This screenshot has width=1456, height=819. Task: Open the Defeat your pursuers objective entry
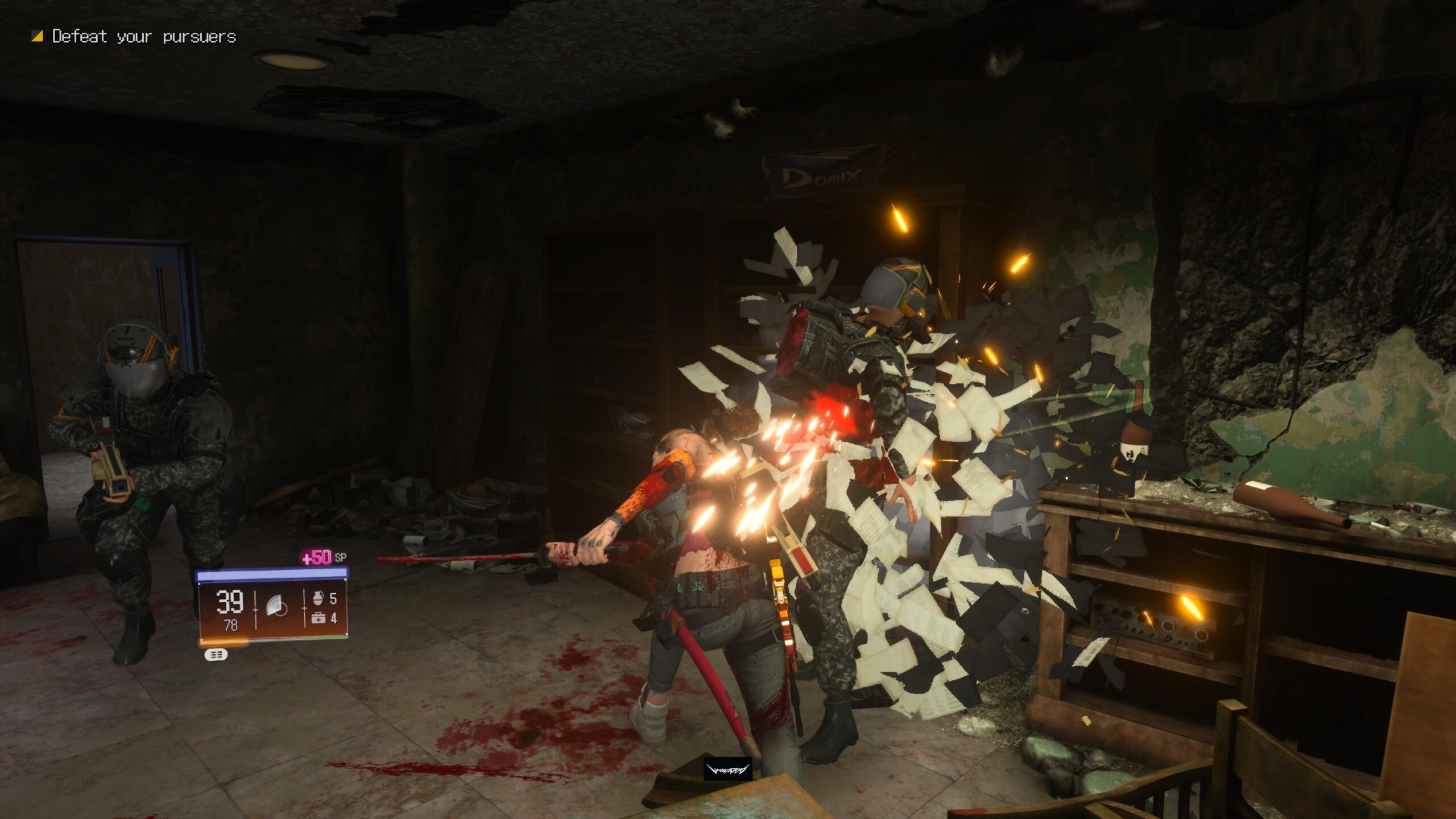(143, 36)
